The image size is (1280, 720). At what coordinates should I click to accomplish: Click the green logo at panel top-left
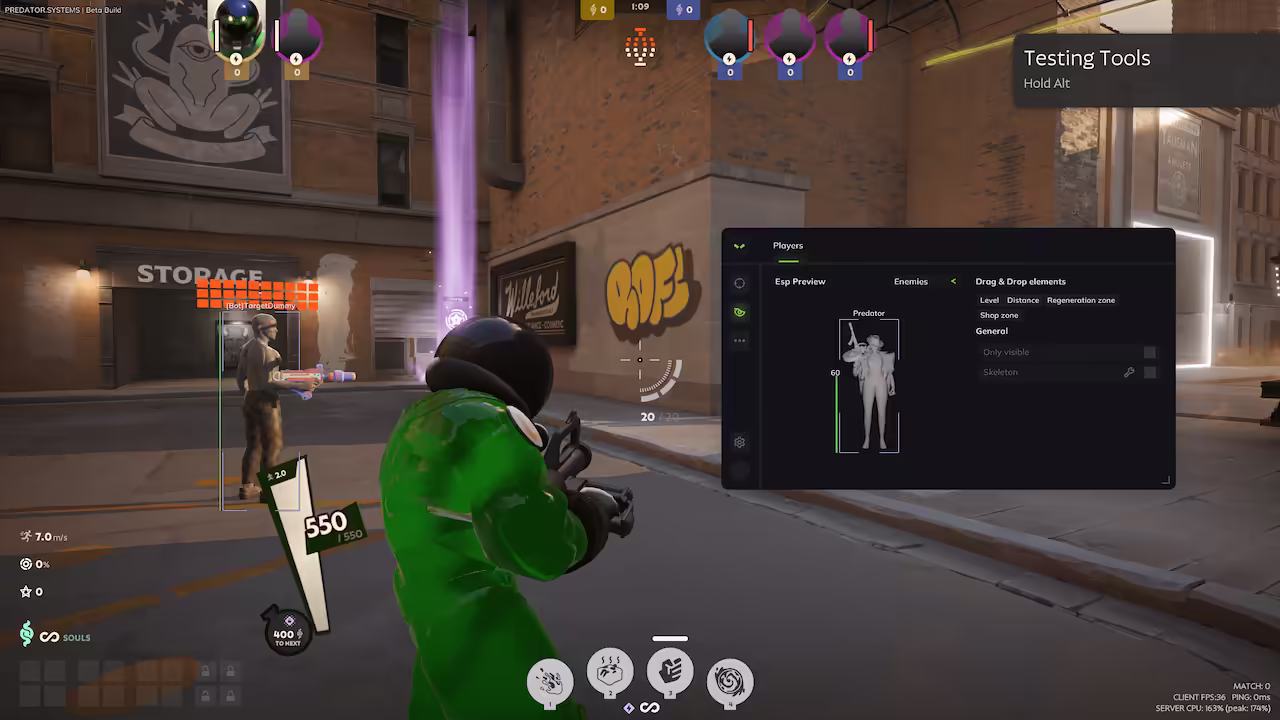(x=740, y=245)
